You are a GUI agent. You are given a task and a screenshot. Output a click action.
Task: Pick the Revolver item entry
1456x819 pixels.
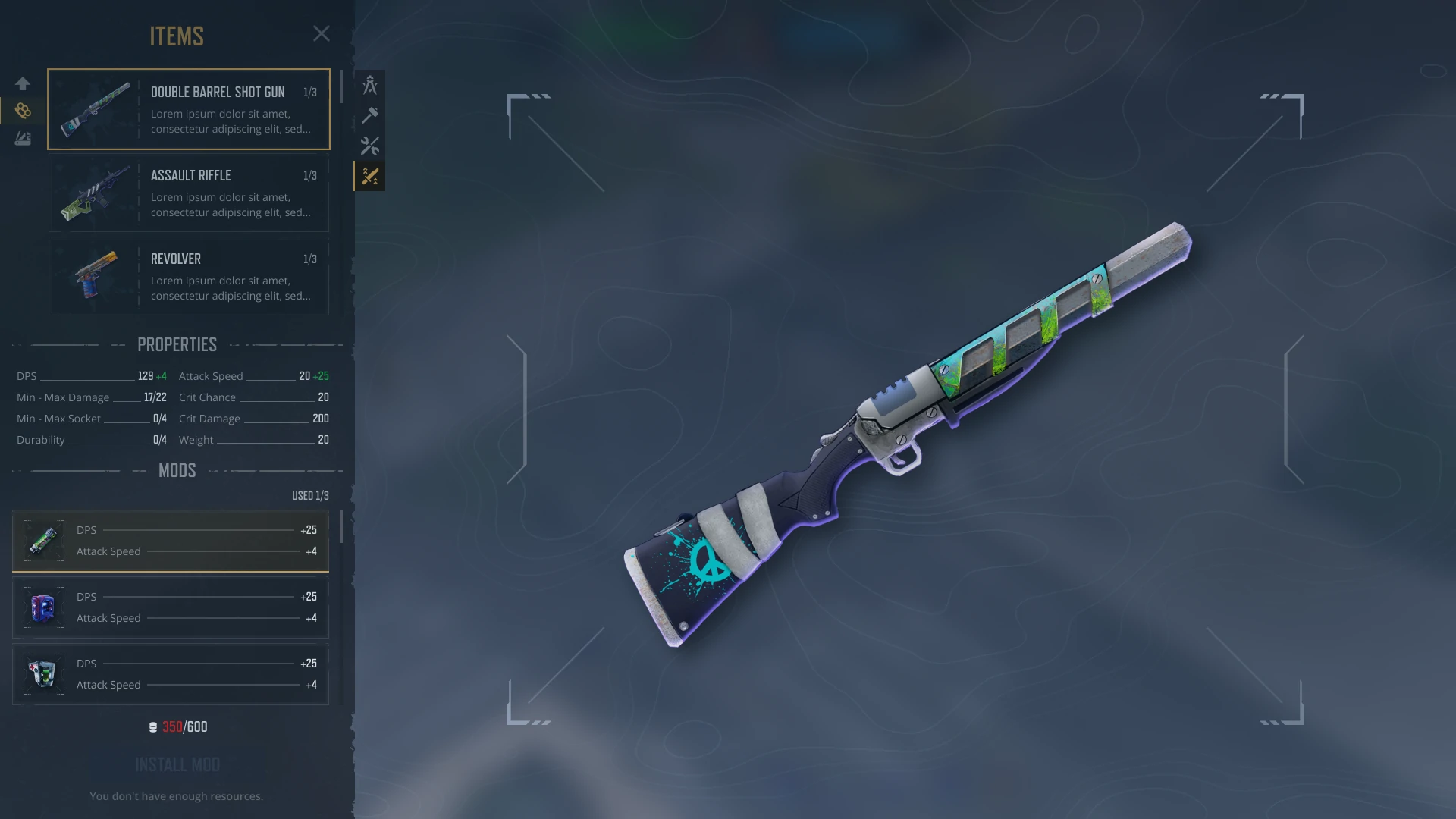189,276
